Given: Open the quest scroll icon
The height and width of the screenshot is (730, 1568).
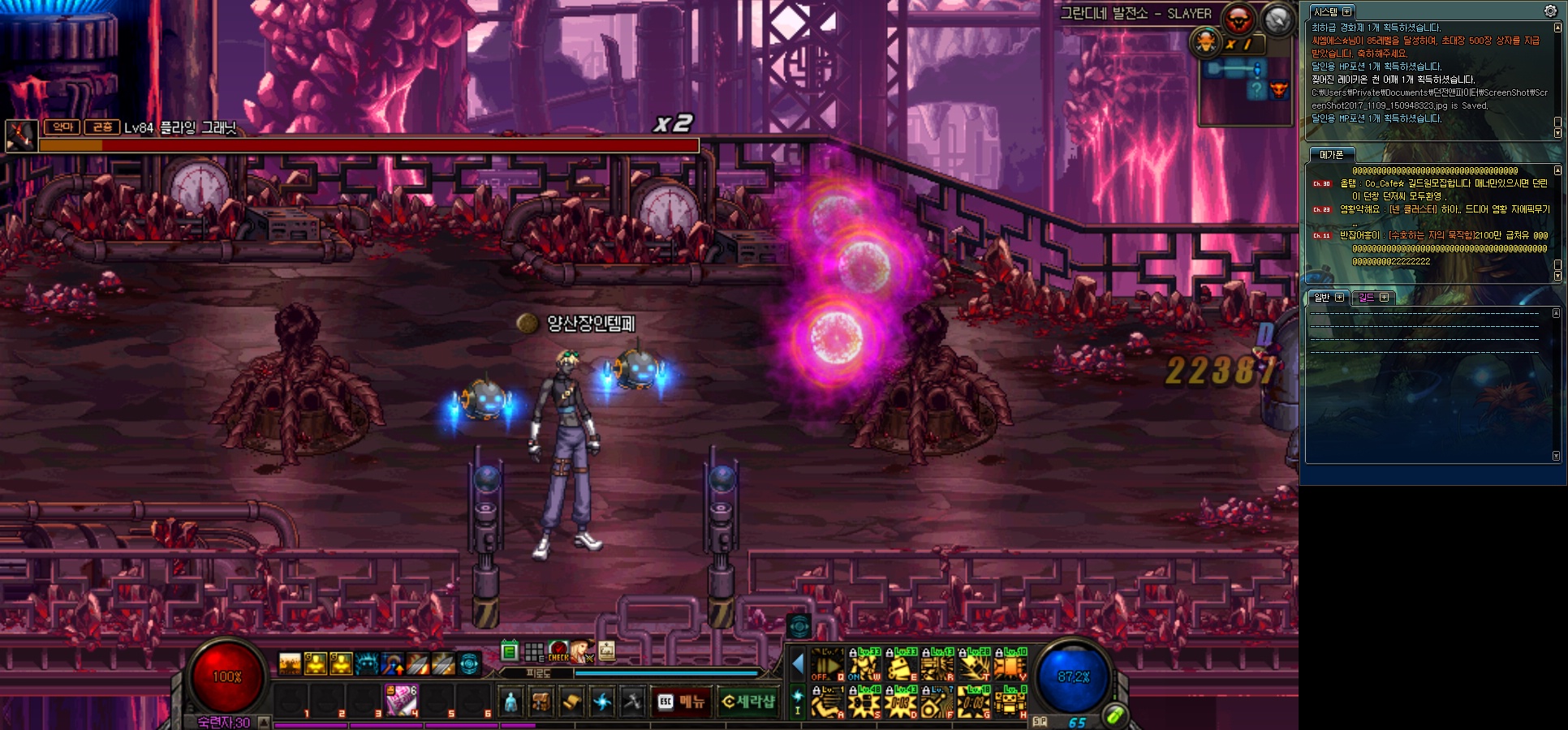Looking at the screenshot, I should (571, 702).
